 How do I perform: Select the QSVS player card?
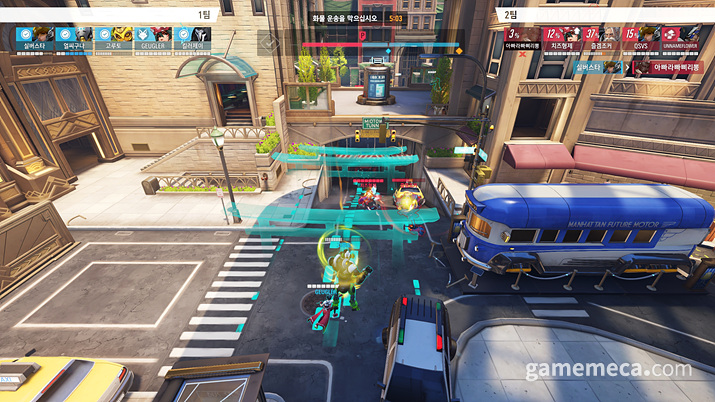(x=642, y=37)
